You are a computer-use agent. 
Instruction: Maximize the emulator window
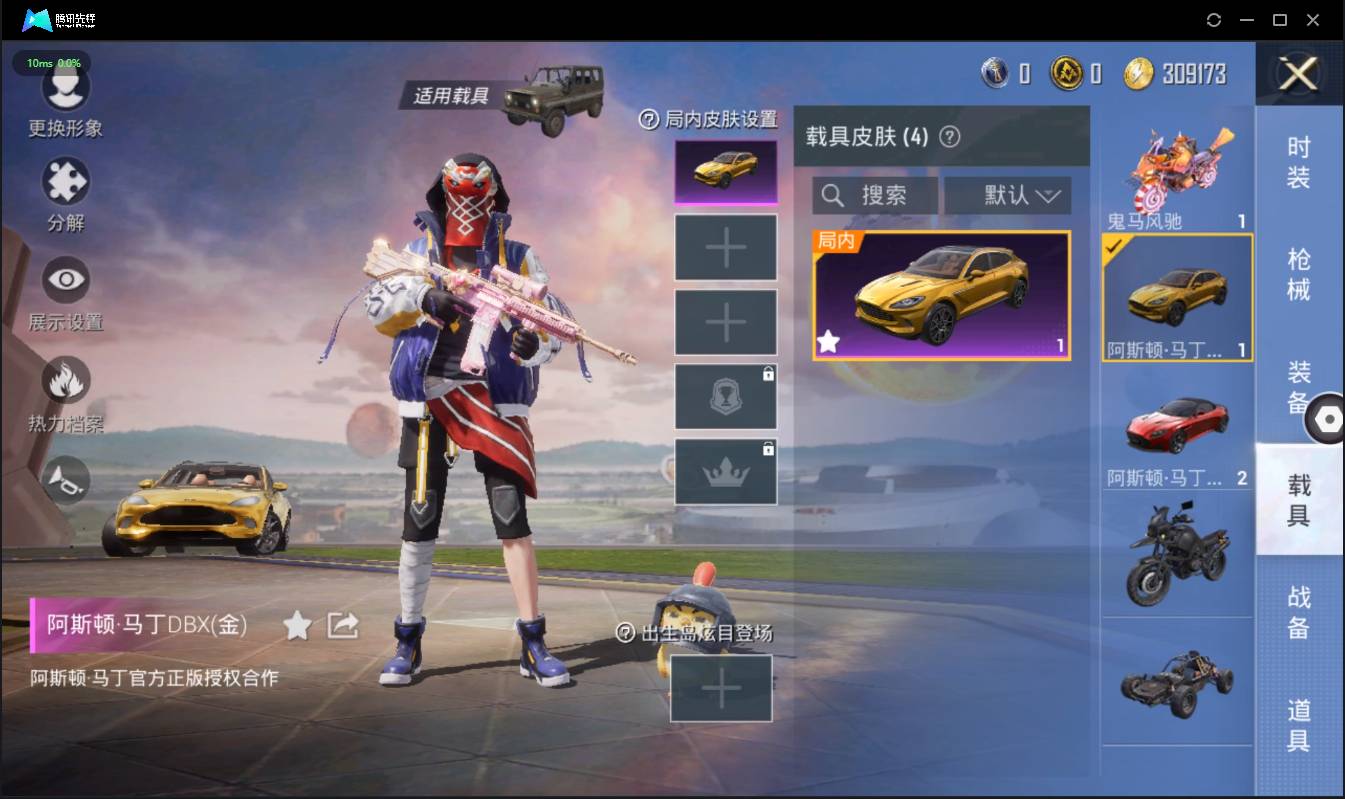coord(1279,20)
